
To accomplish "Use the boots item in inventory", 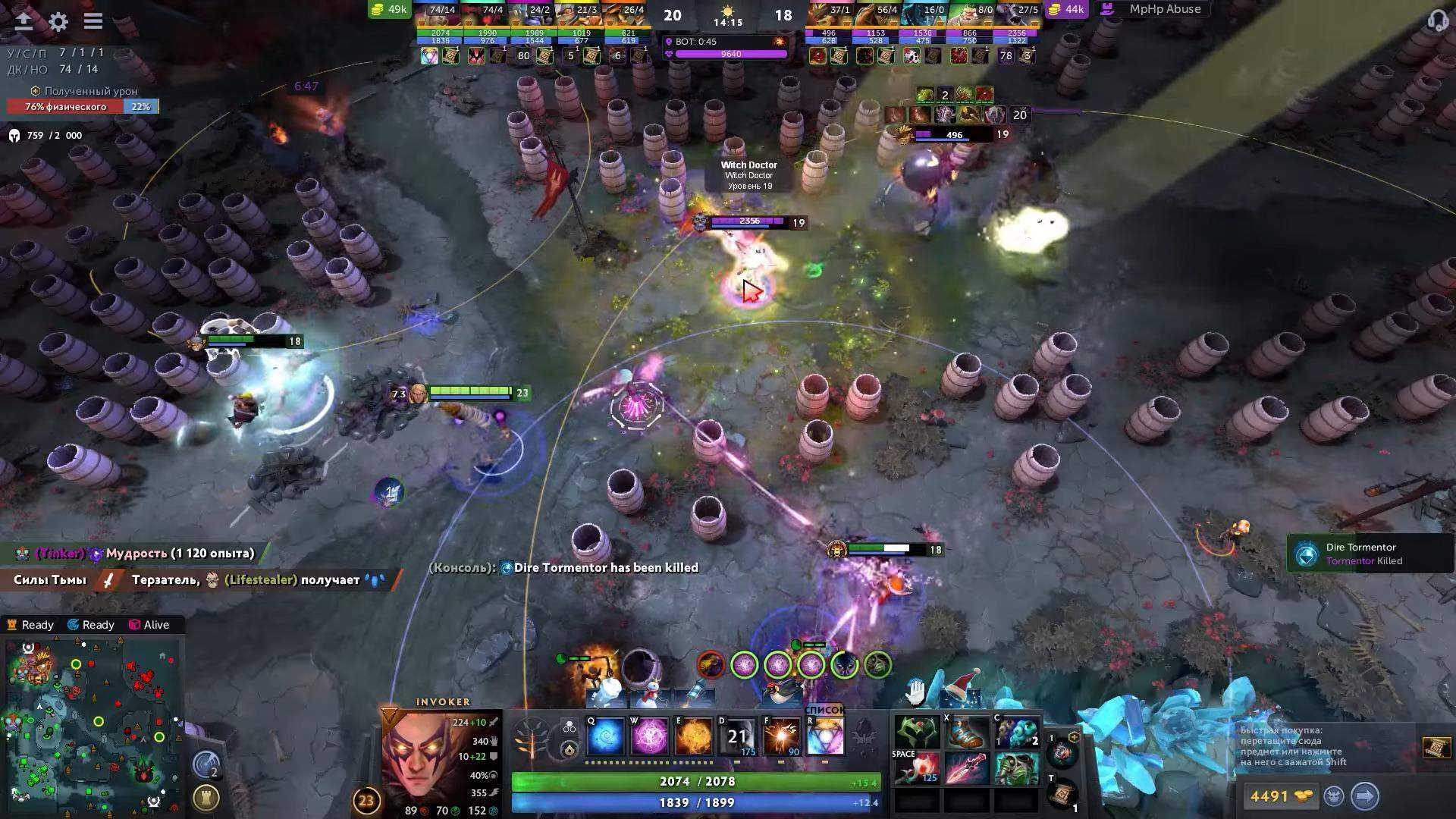I will coord(967,733).
